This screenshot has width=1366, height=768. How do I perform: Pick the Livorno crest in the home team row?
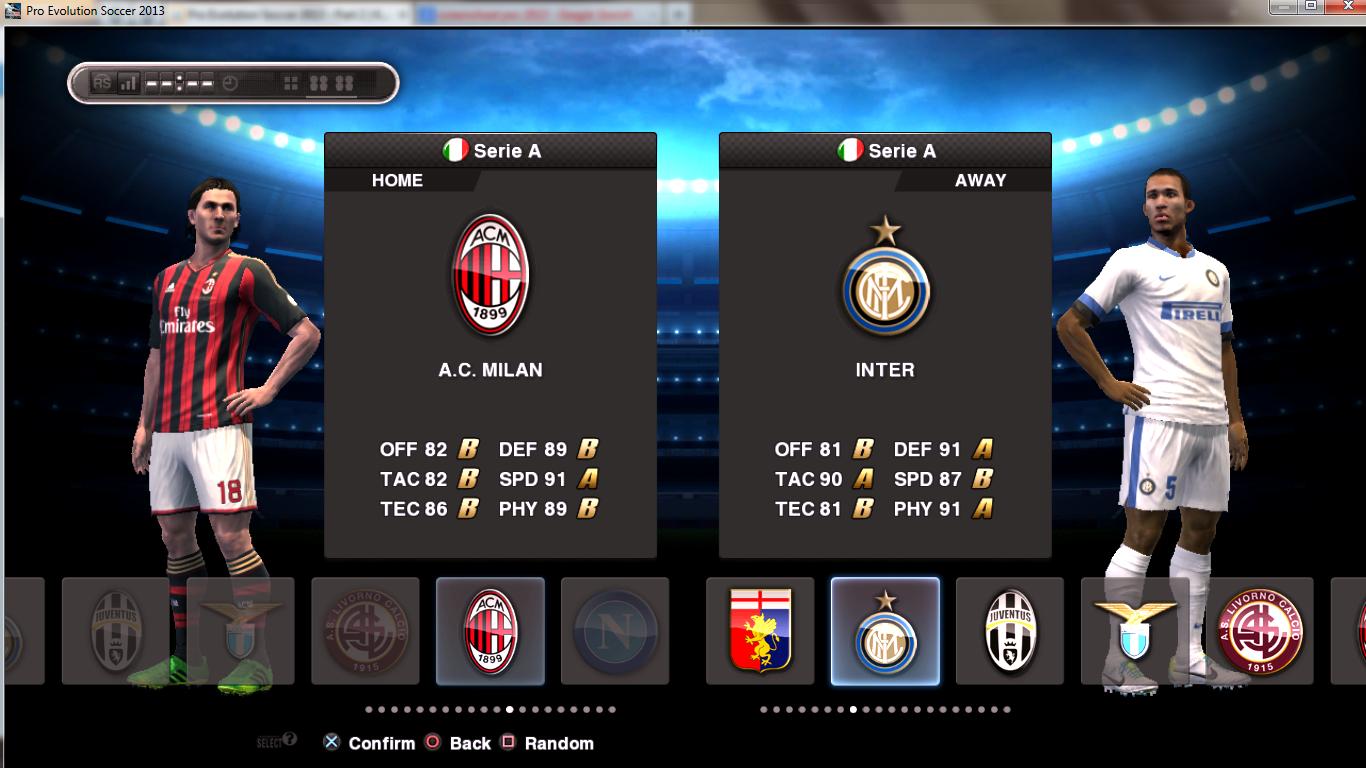point(365,631)
